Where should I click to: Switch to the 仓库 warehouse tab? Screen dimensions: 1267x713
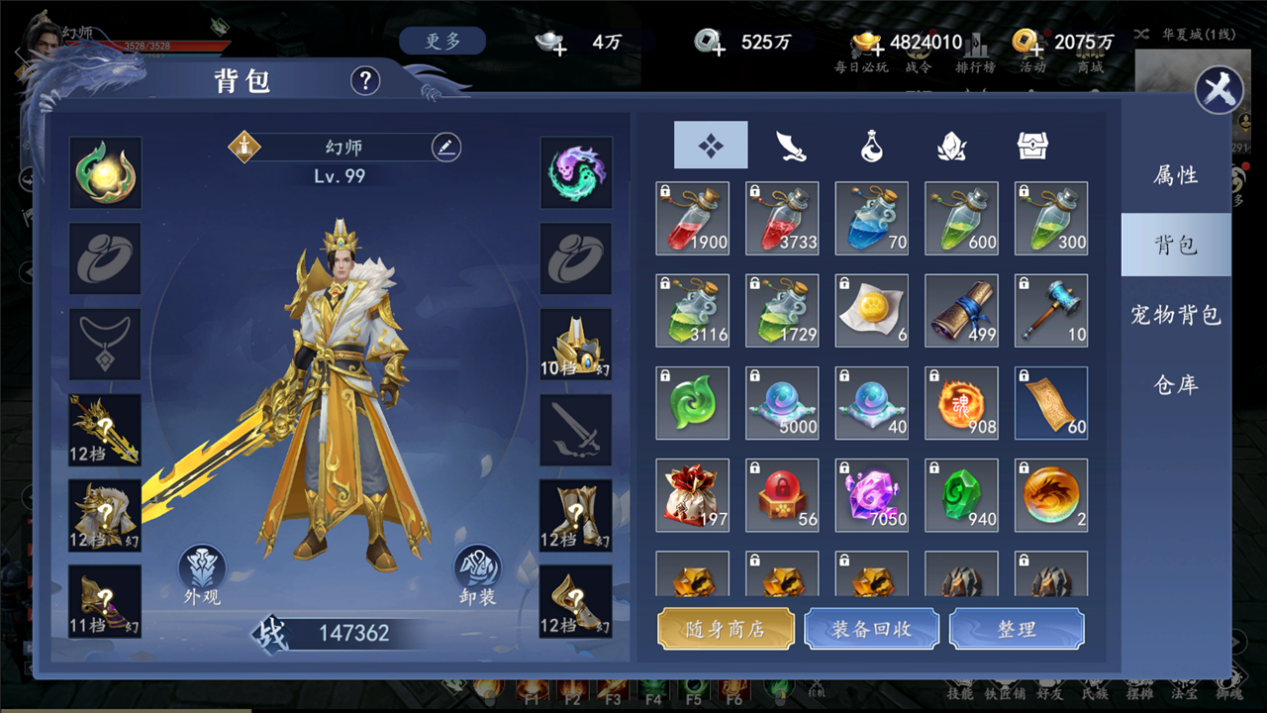click(1175, 385)
